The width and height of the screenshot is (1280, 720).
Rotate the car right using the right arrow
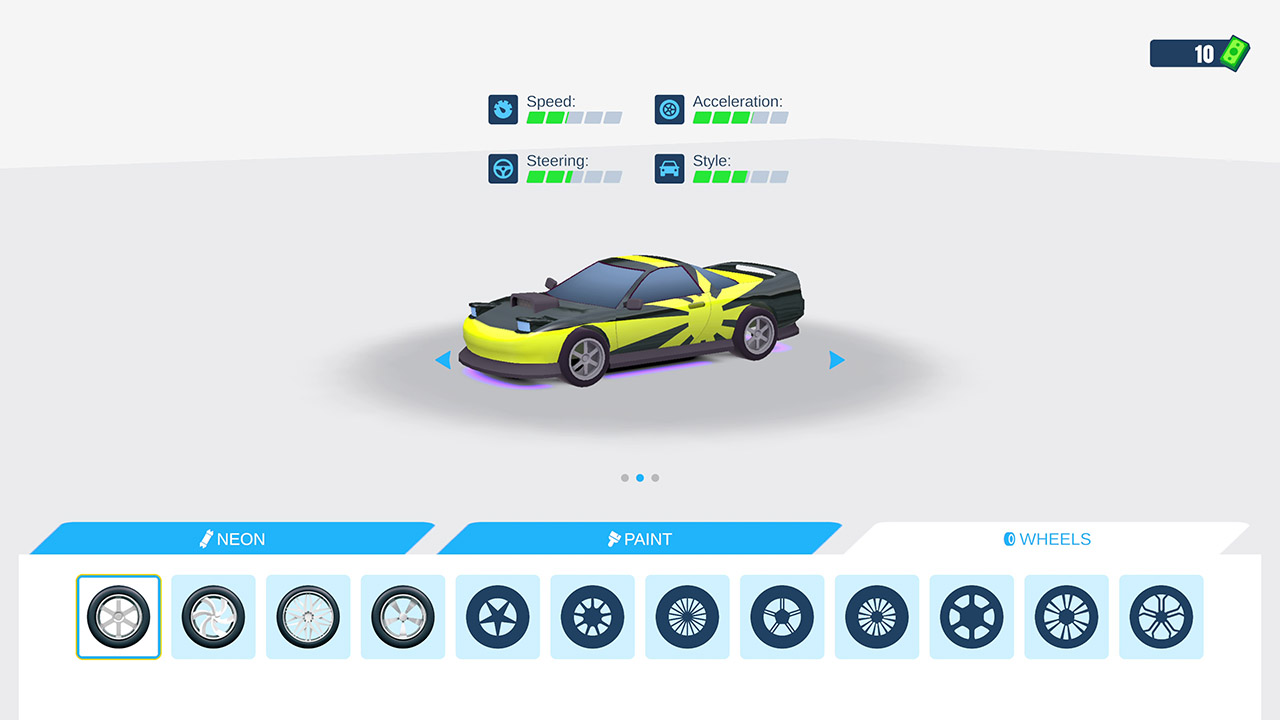click(836, 360)
